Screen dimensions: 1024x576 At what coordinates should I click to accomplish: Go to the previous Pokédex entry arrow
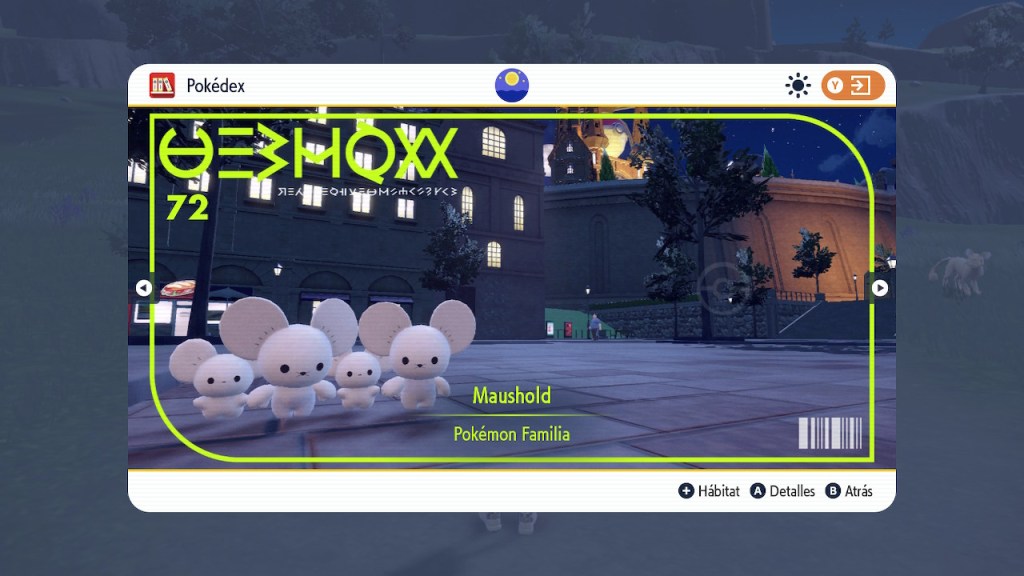click(x=143, y=288)
